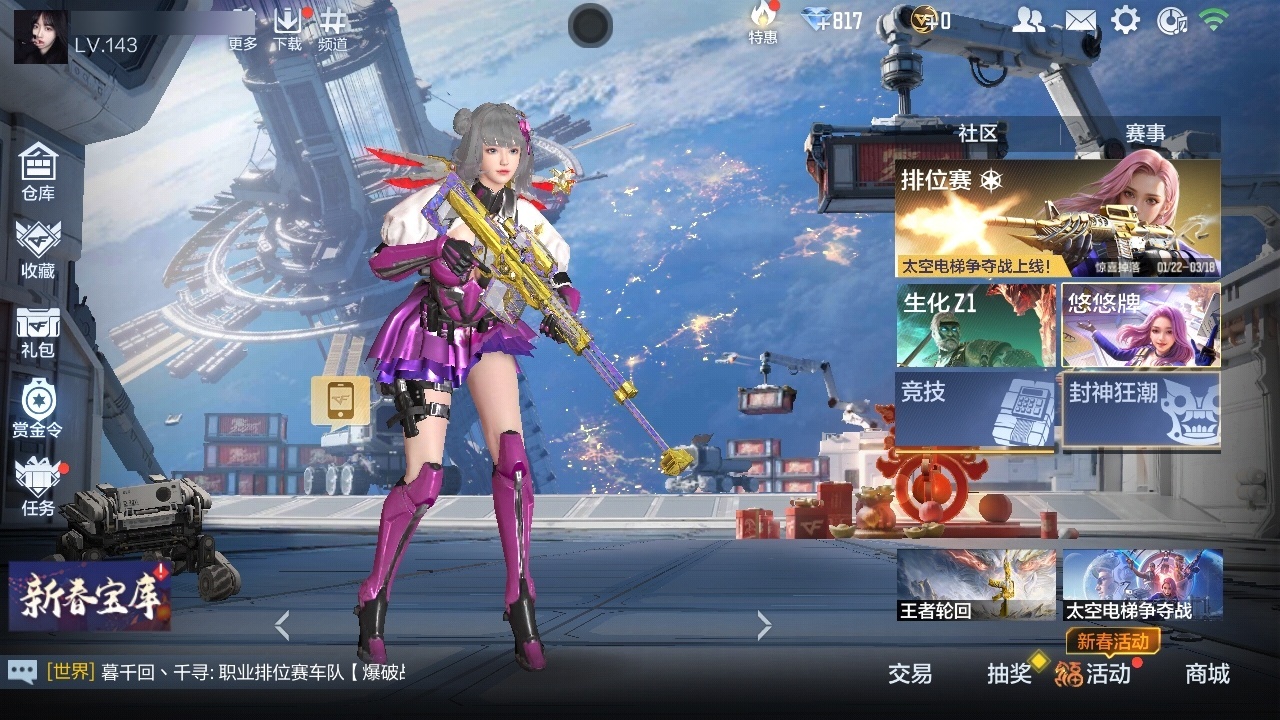Open the 收藏 collection menu
Screen dimensions: 1280x720
38,249
